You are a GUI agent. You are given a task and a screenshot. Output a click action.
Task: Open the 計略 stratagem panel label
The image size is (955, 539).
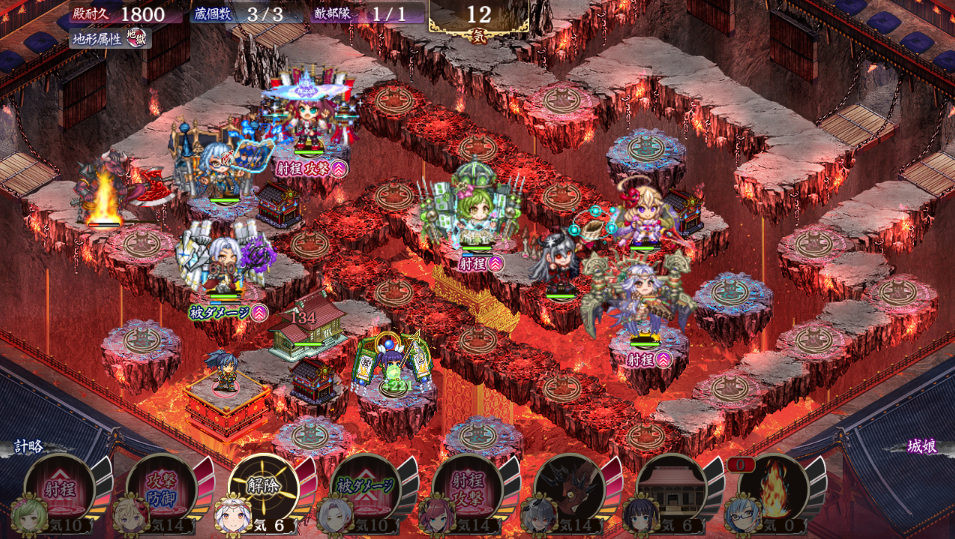(28, 446)
